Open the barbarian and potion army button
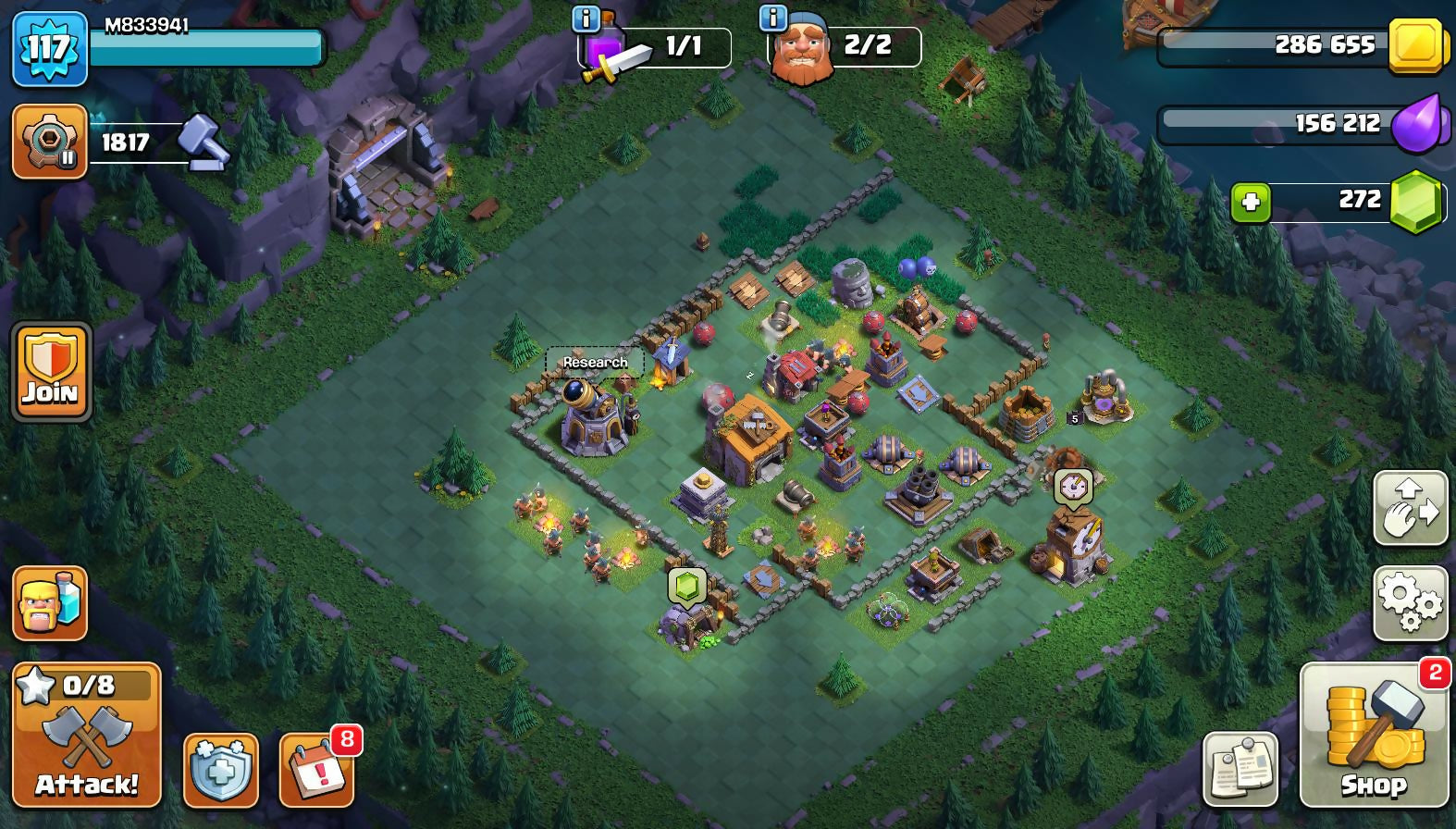The height and width of the screenshot is (829, 1456). (50, 603)
